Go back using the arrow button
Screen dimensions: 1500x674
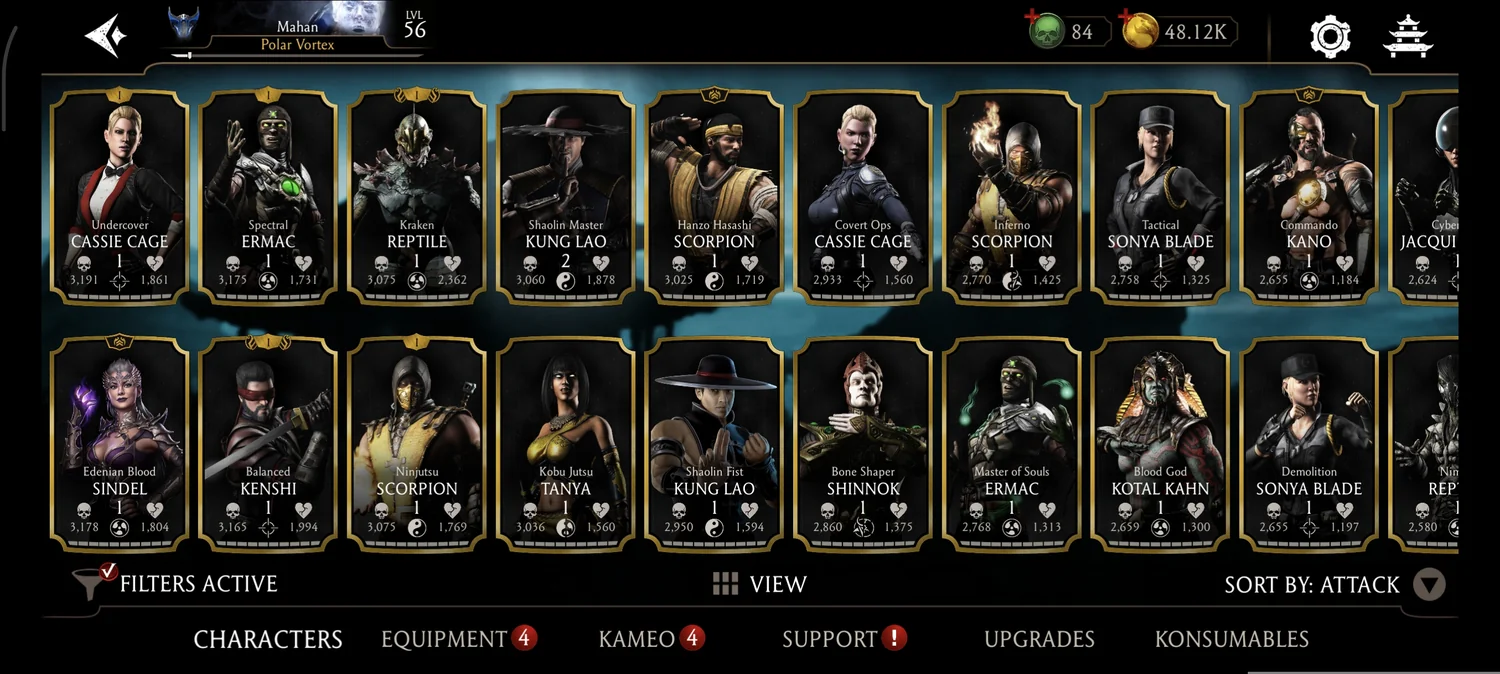pos(105,36)
